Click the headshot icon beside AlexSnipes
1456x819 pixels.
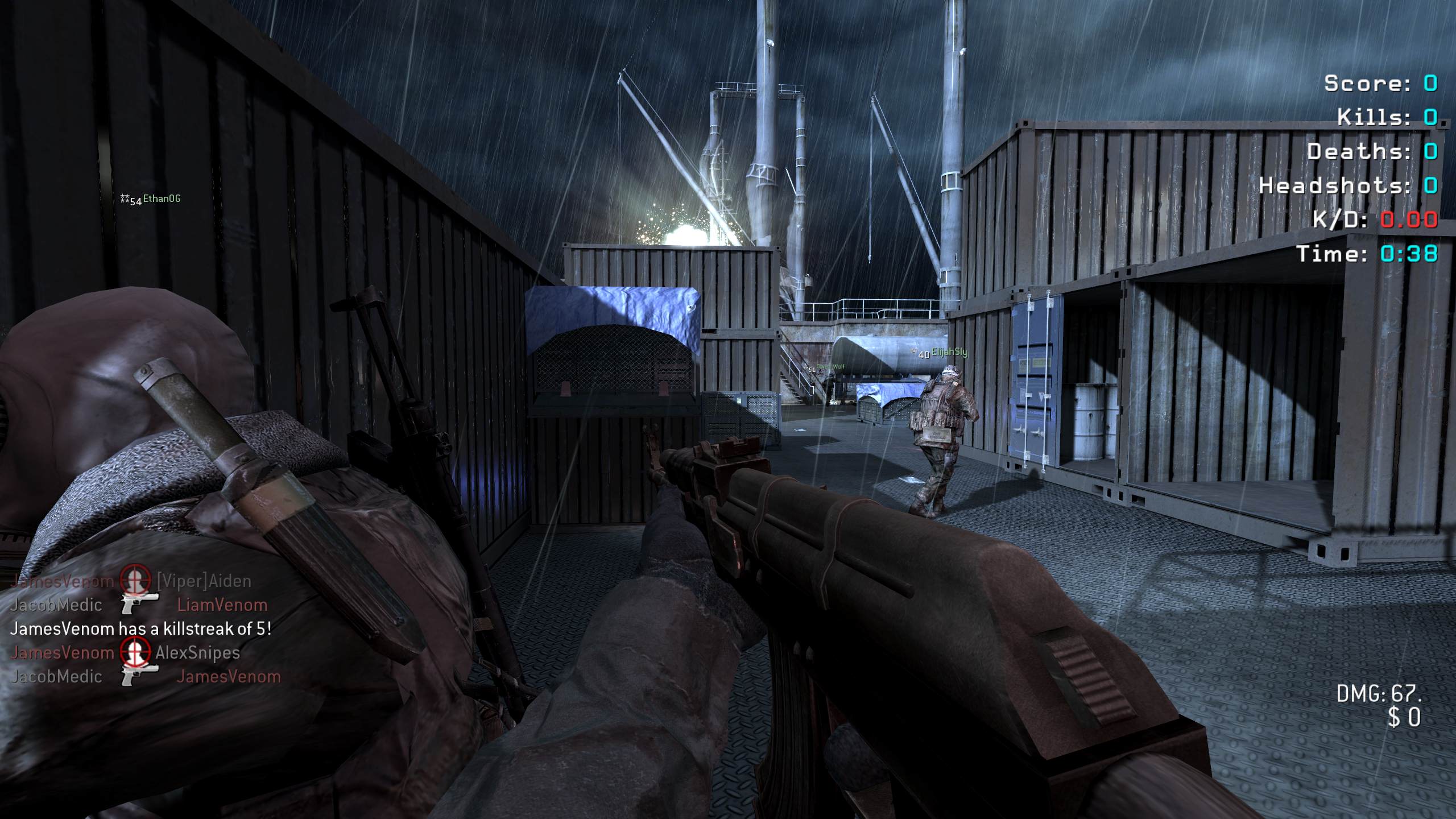coord(135,652)
